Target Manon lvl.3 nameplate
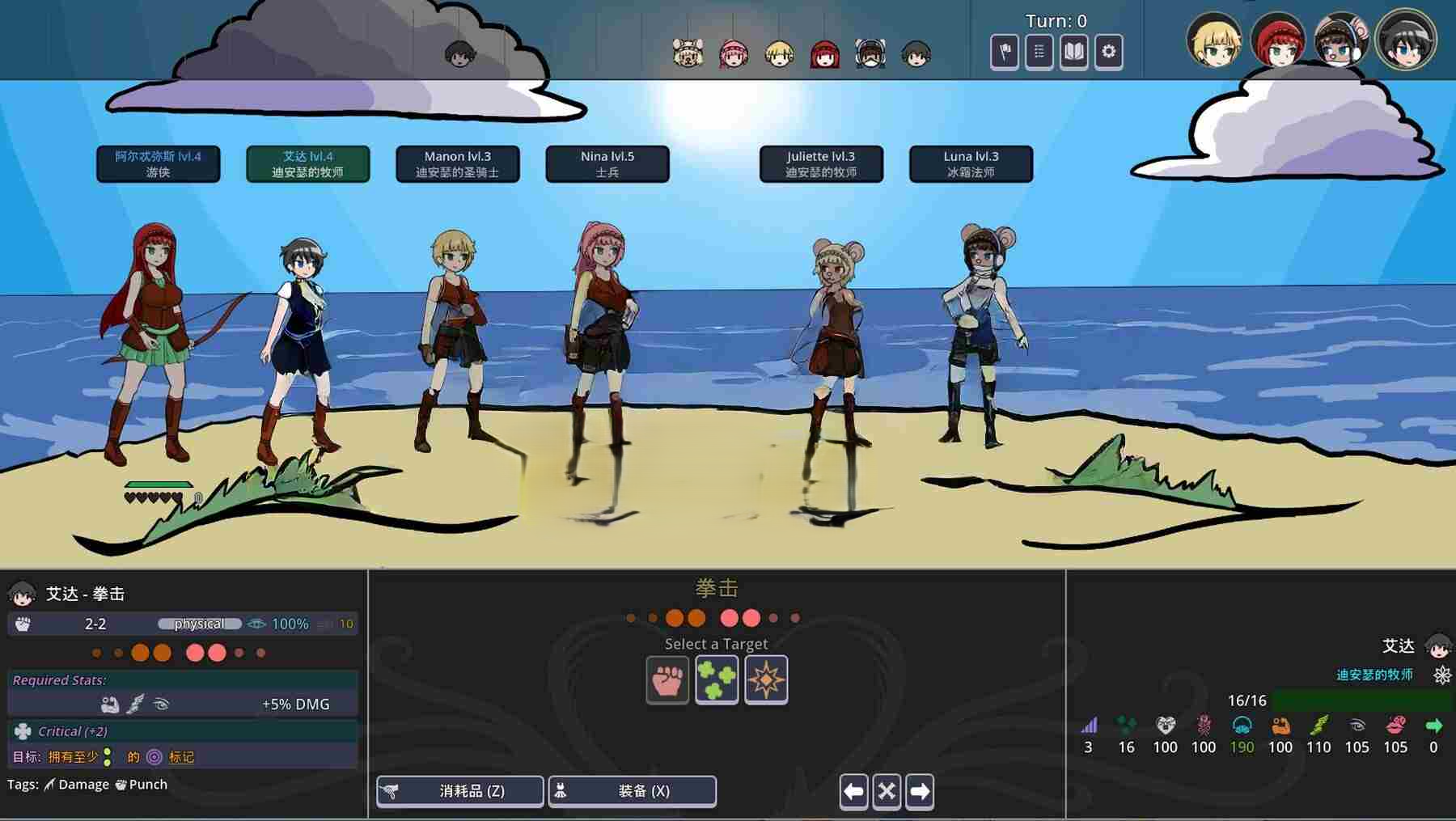Viewport: 1456px width, 821px height. pos(457,163)
